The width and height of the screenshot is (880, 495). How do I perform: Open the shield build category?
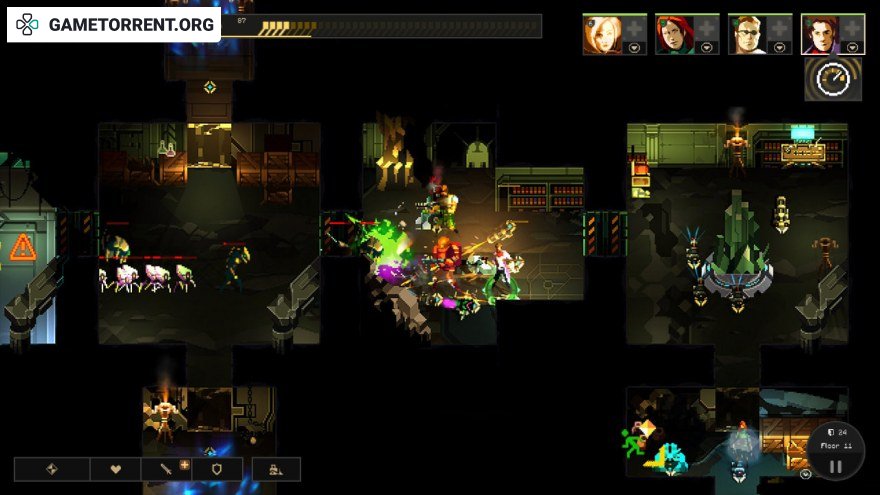pyautogui.click(x=216, y=469)
